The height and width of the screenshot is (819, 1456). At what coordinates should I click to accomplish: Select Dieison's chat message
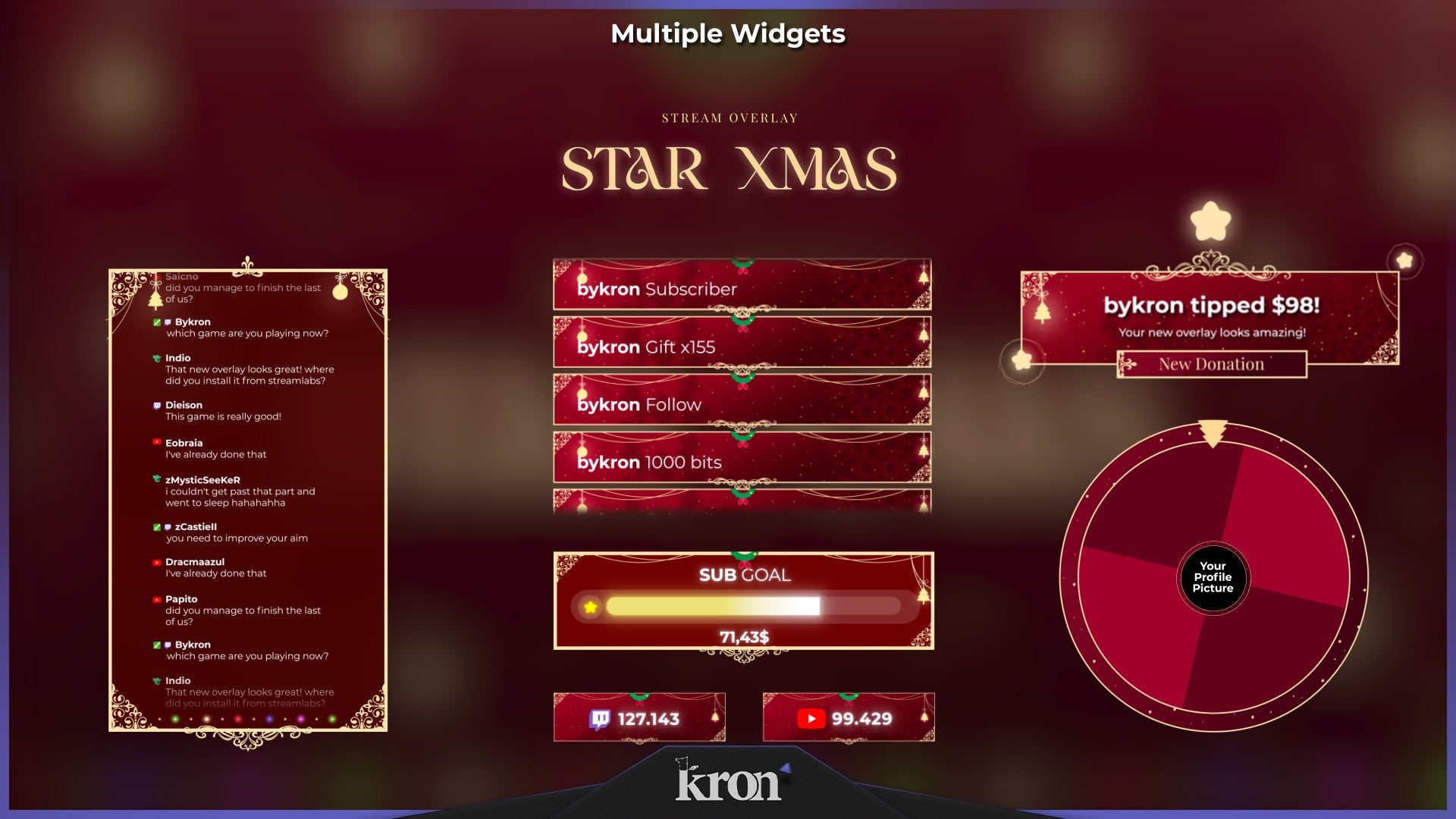223,411
